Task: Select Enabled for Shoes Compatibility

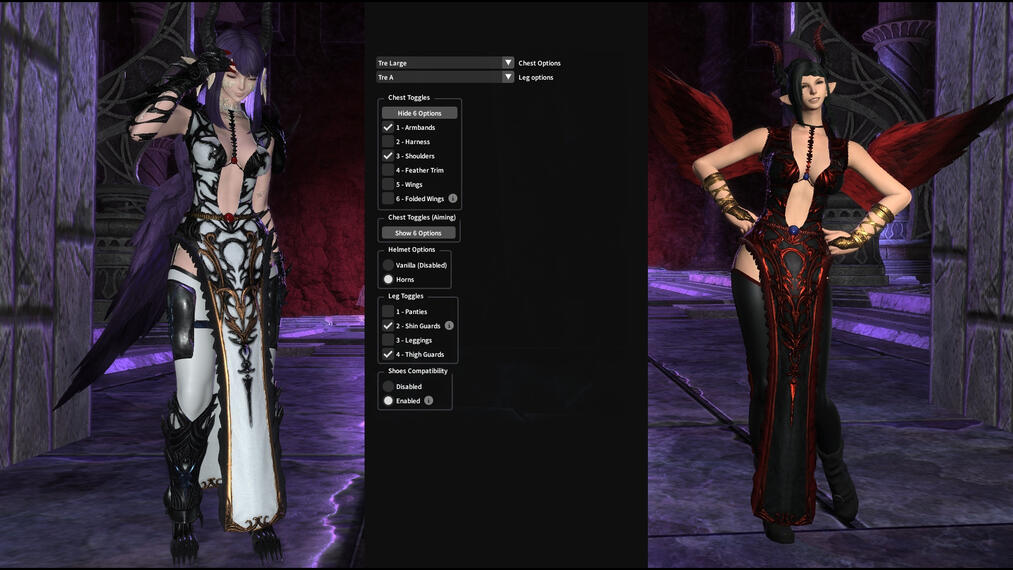Action: (x=388, y=400)
